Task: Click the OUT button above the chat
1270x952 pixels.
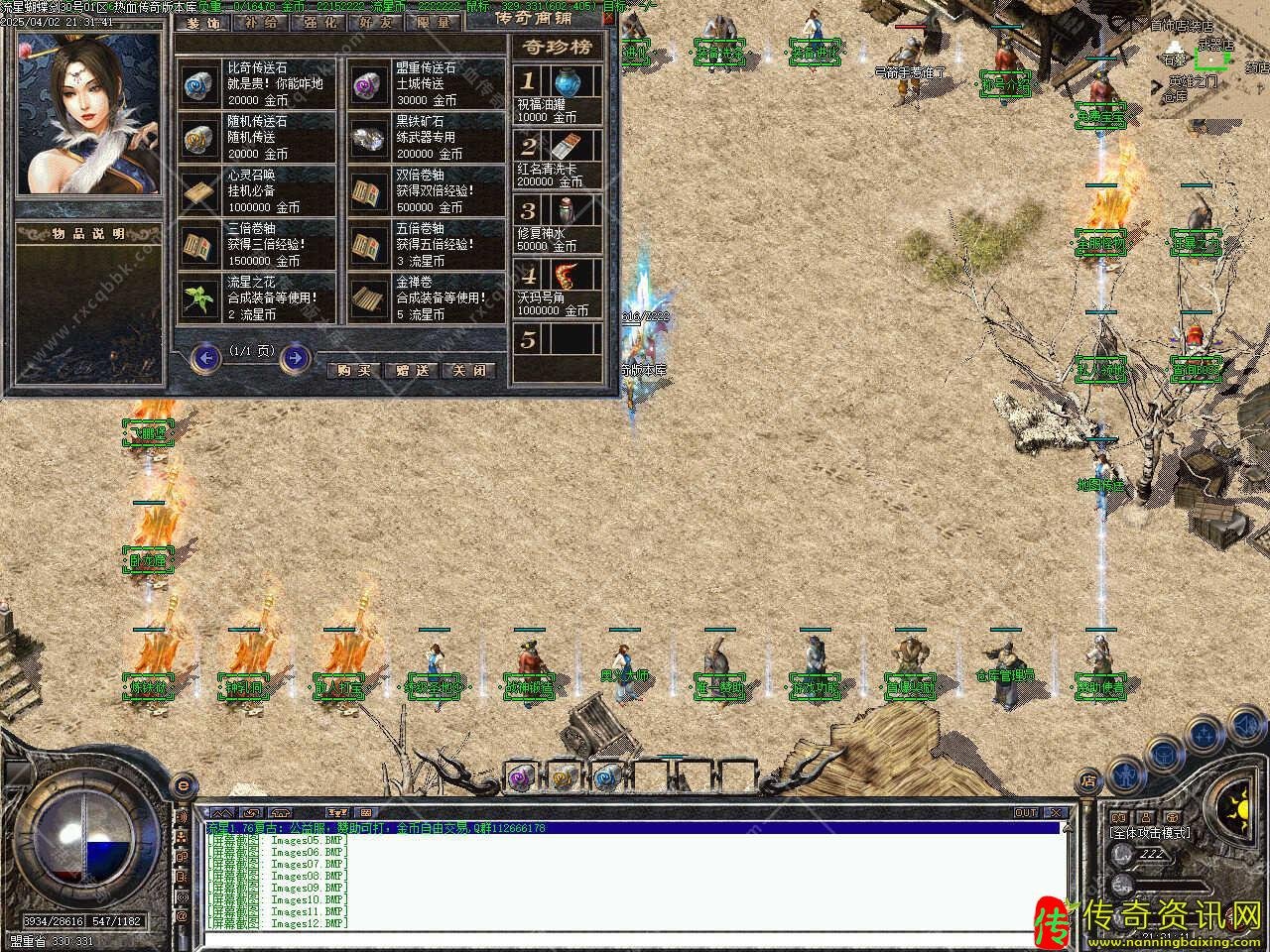Action: coord(1026,813)
